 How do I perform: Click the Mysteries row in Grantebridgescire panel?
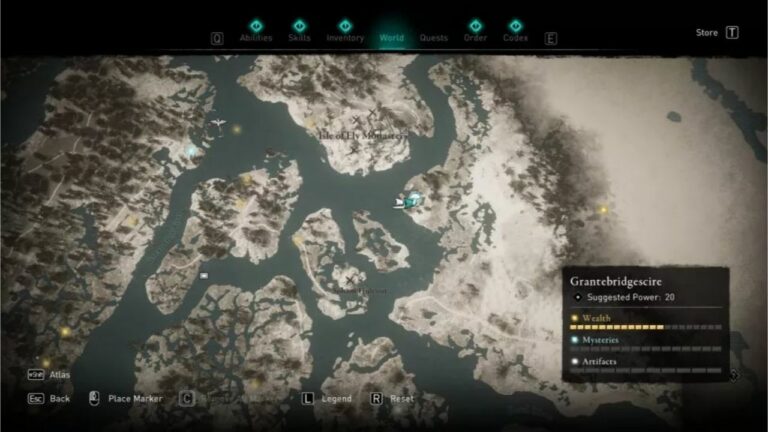point(645,343)
